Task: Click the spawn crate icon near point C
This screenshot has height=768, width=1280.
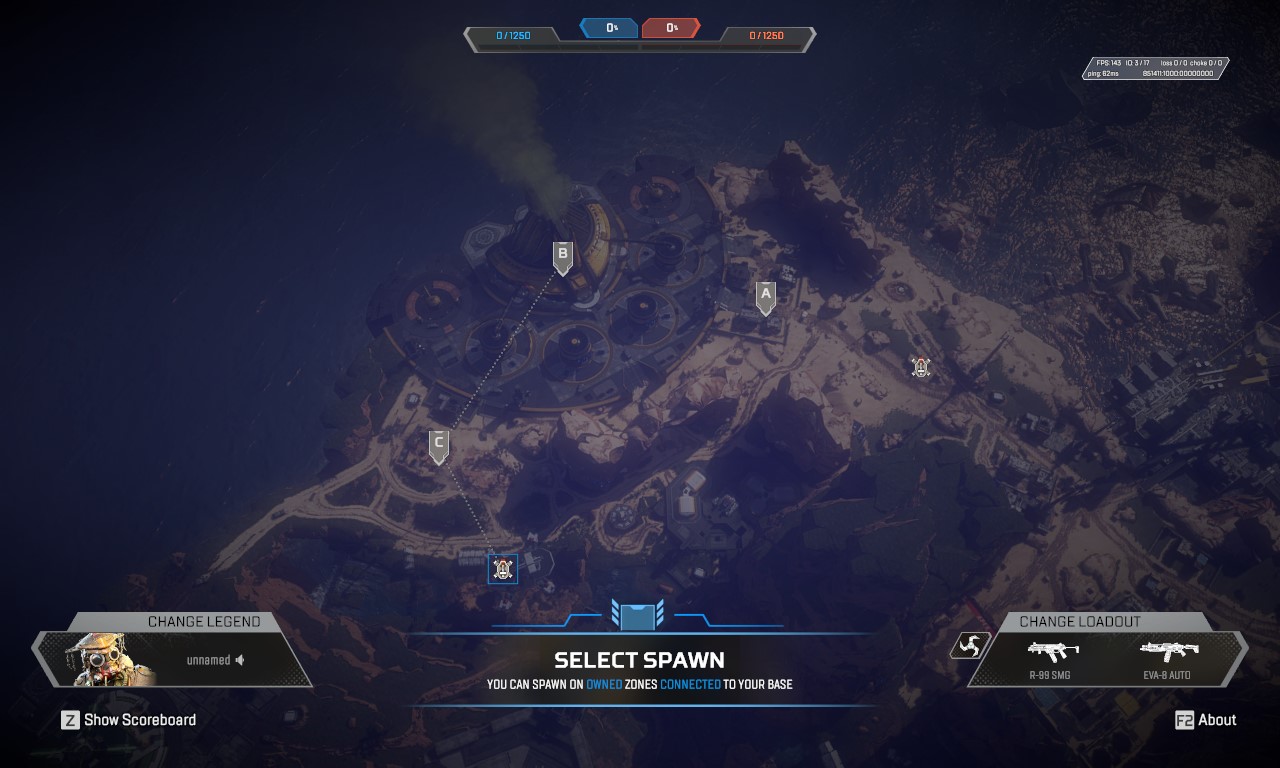Action: (x=504, y=570)
